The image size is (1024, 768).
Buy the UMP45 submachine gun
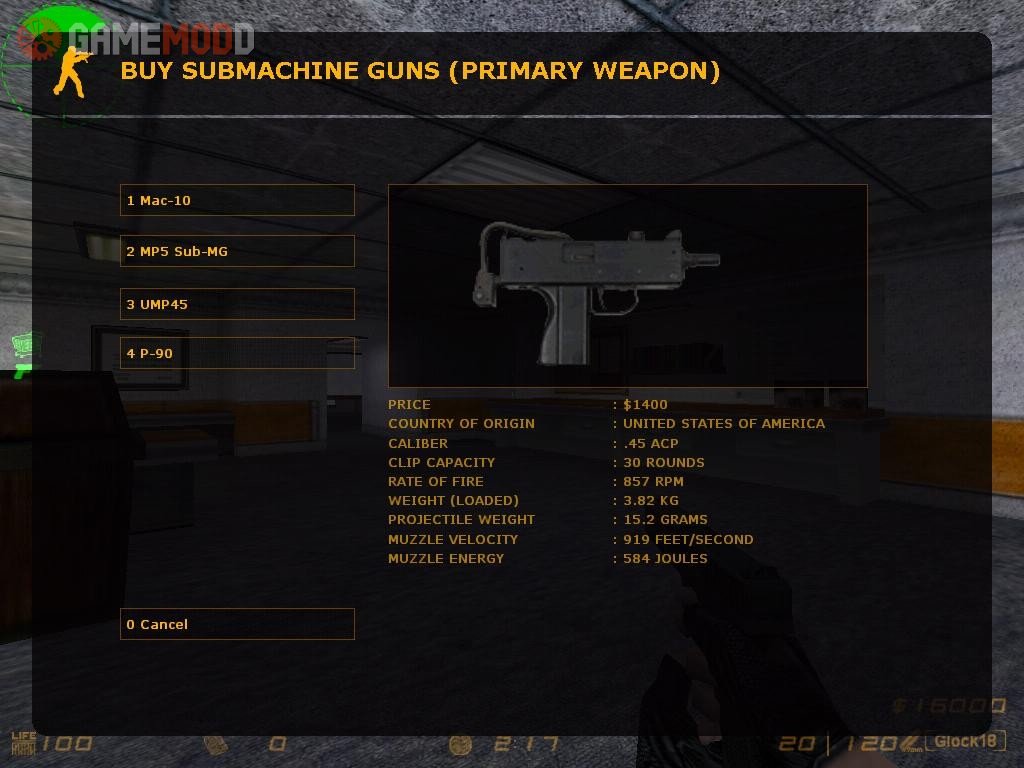click(237, 304)
